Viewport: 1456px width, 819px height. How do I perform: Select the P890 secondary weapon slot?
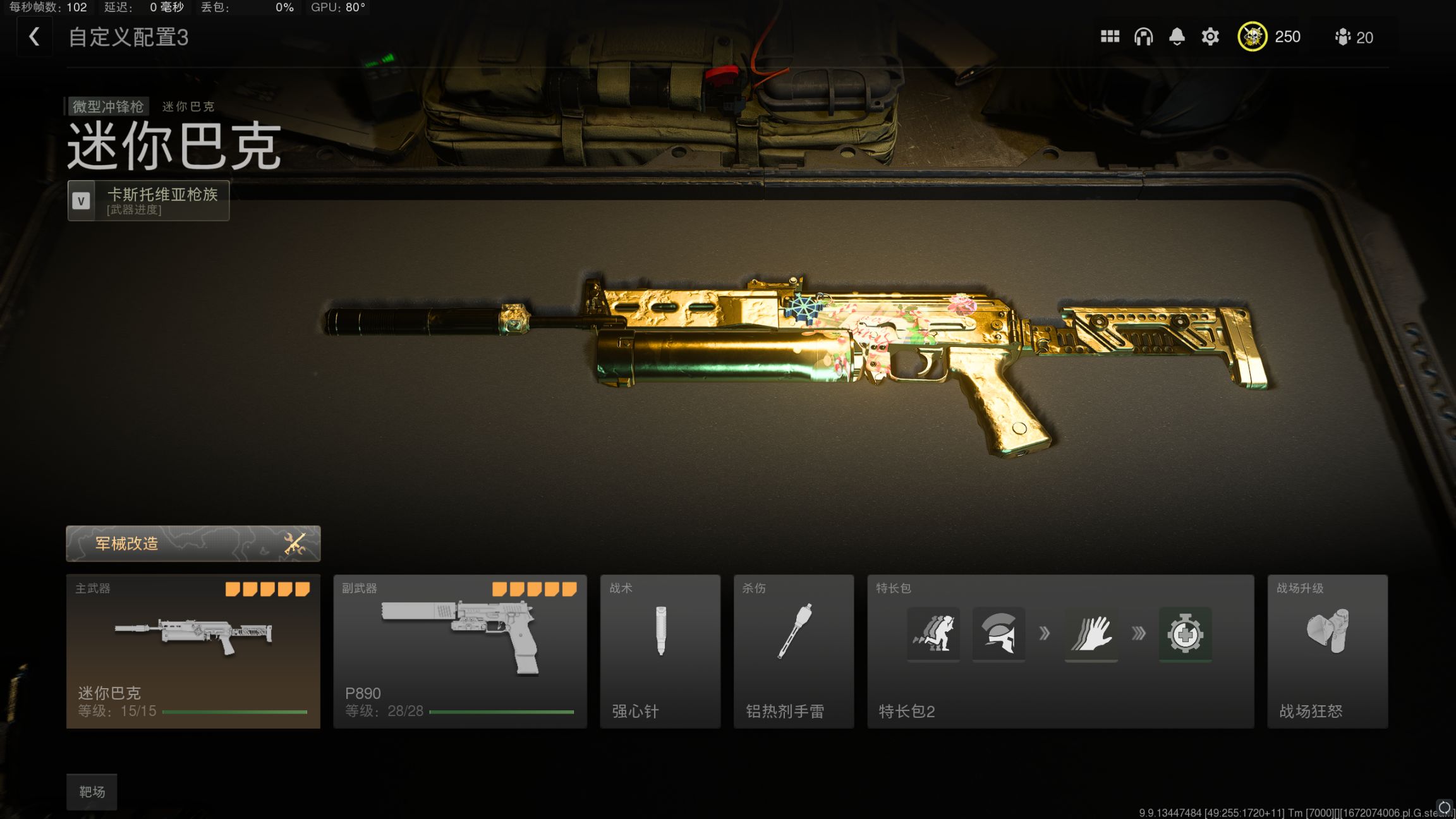460,651
